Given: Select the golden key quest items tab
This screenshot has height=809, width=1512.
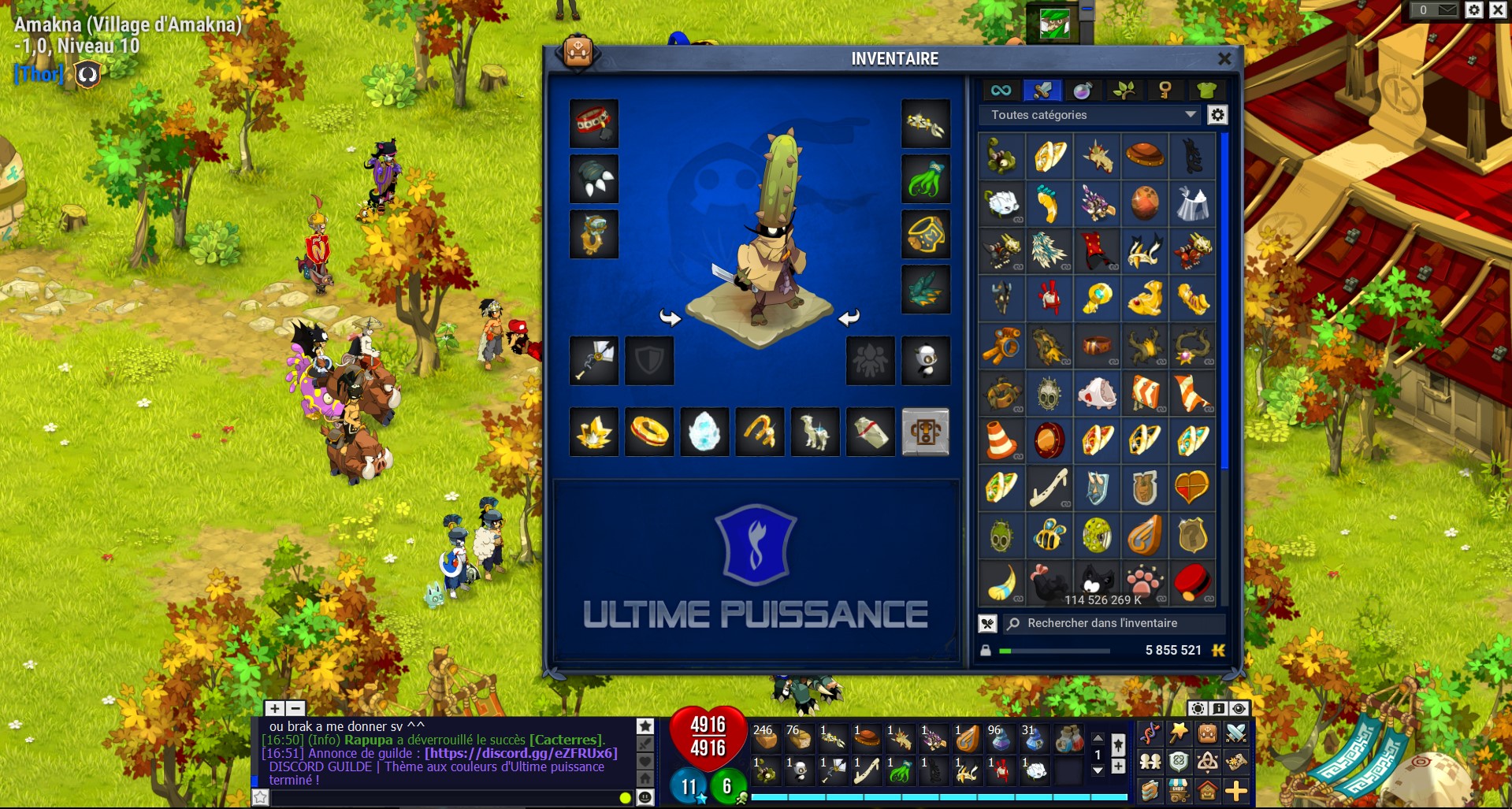Looking at the screenshot, I should tap(1165, 91).
